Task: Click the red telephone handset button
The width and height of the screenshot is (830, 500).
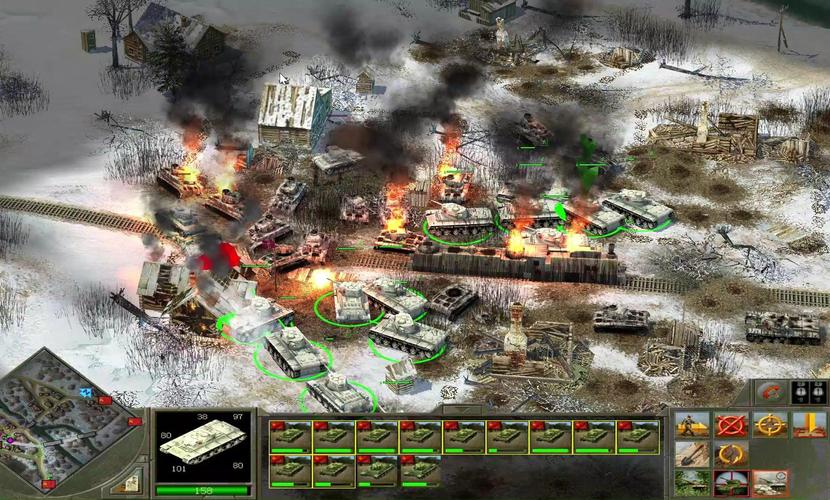Action: 769,391
